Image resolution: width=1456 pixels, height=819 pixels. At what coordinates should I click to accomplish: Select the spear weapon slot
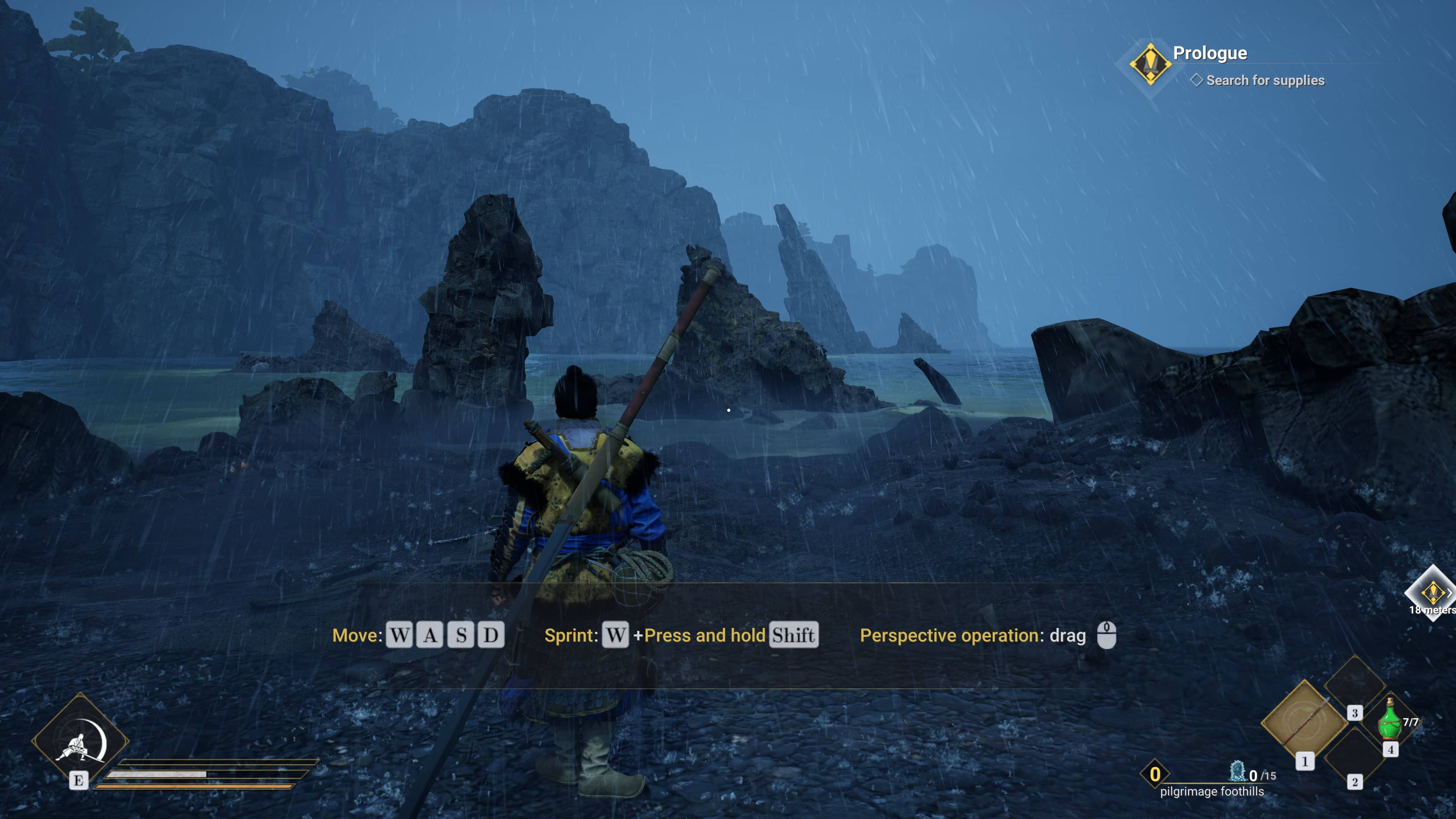[1304, 721]
